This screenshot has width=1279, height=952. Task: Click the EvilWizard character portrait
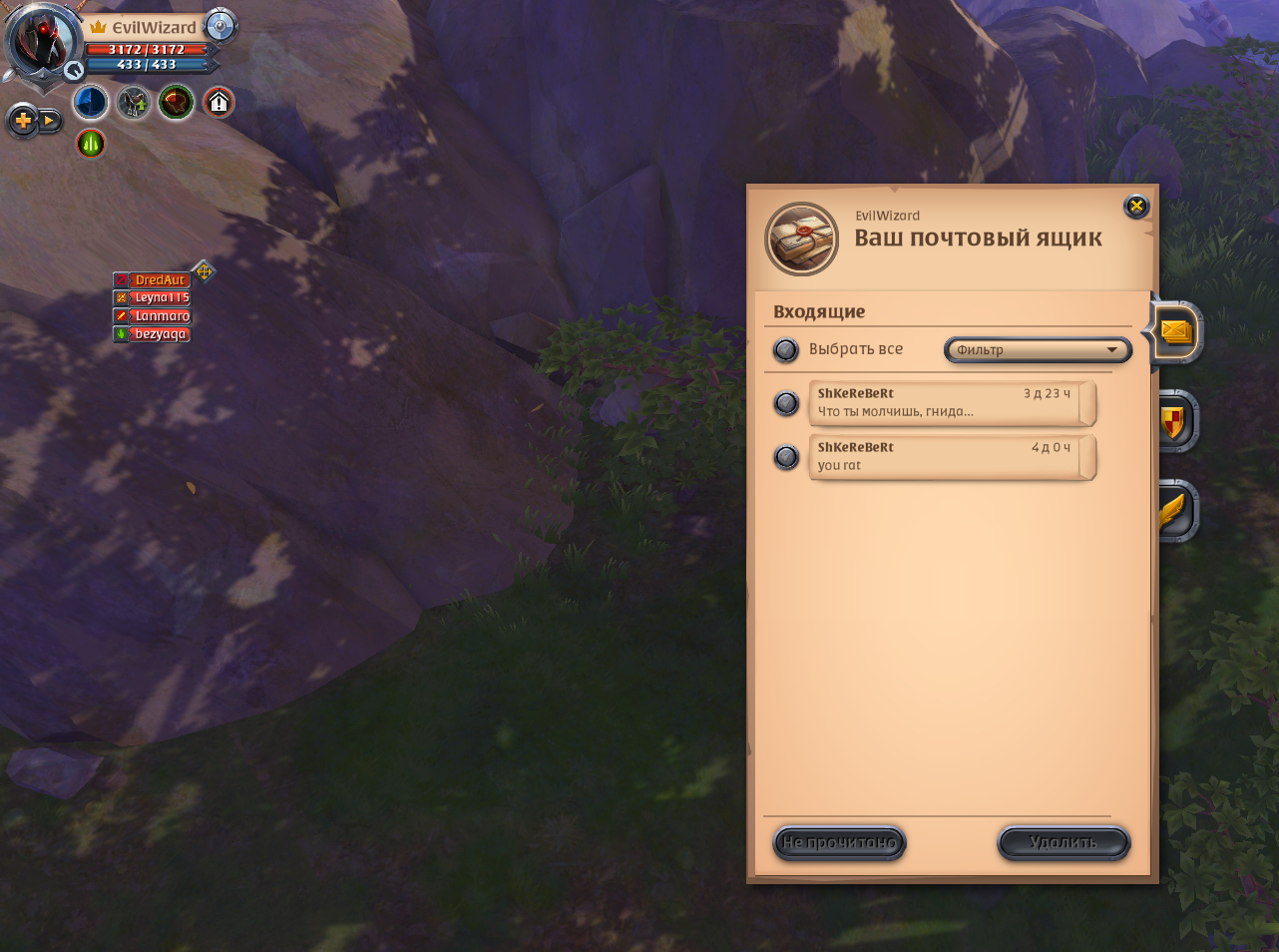coord(45,42)
